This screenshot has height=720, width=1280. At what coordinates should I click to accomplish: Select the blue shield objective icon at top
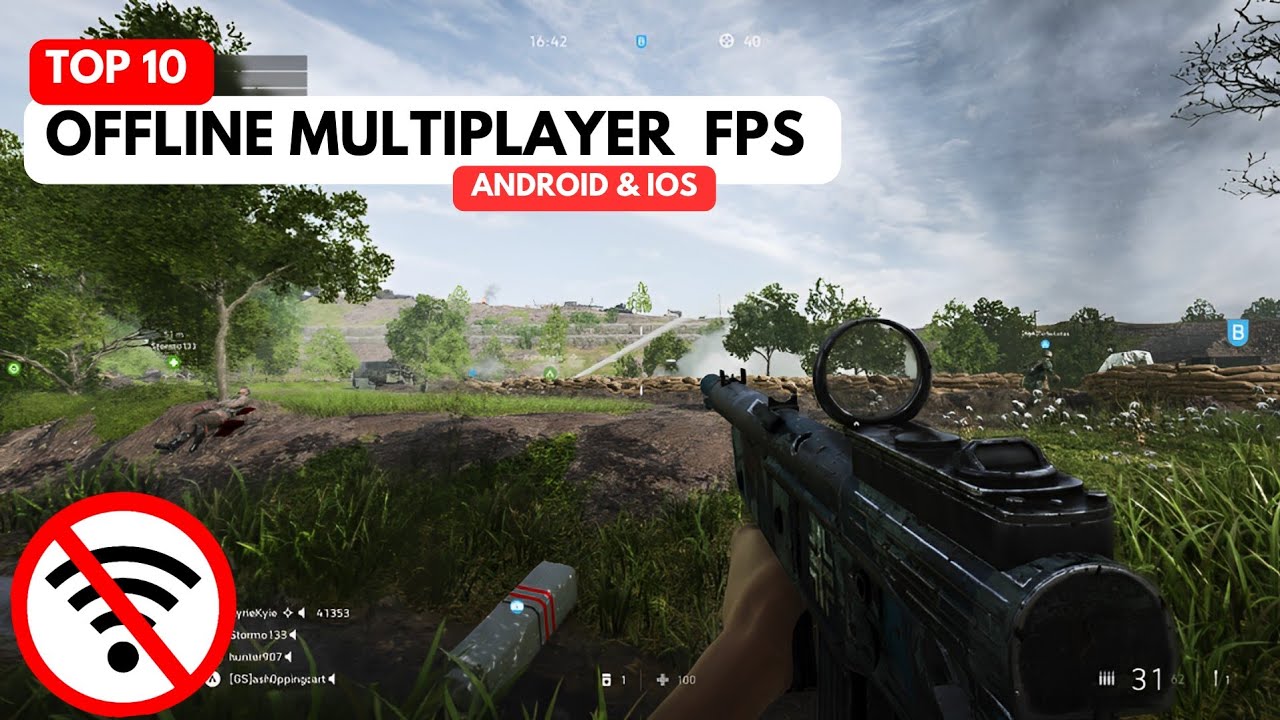point(641,41)
